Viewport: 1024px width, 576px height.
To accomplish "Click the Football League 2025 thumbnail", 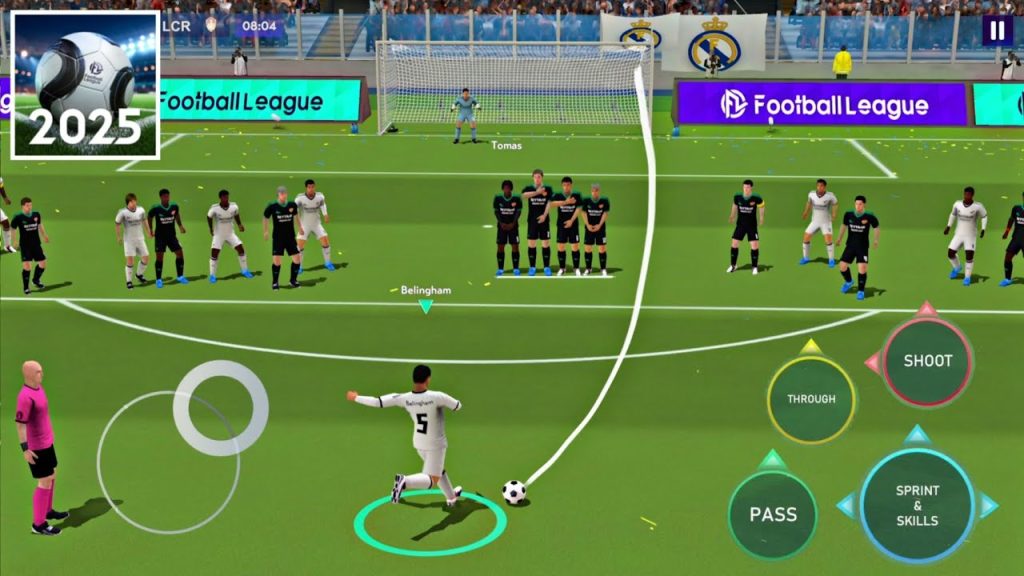I will point(85,85).
